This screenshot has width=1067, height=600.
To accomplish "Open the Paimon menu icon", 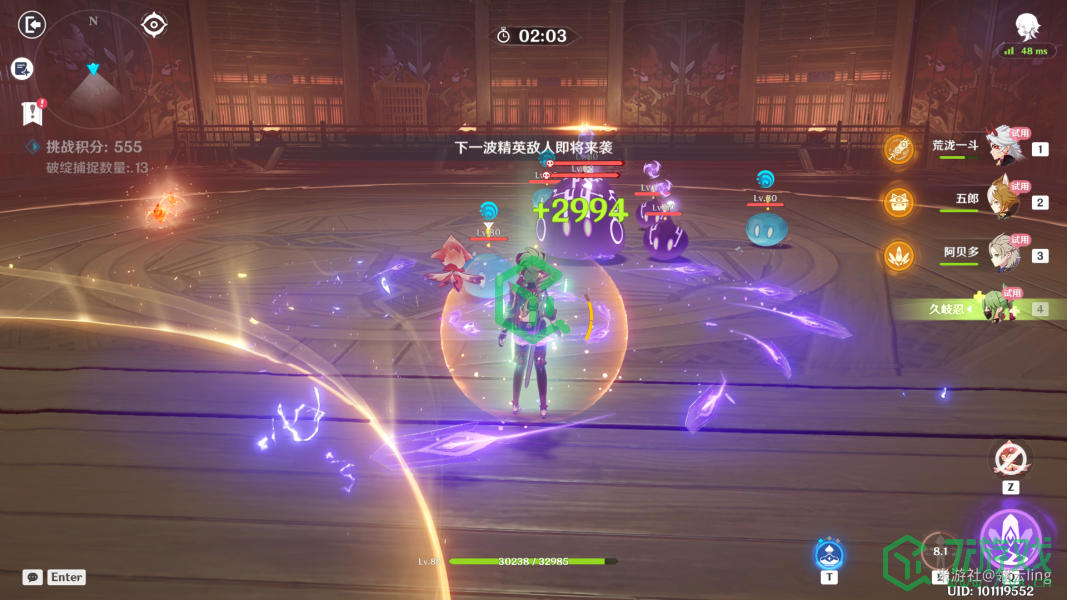I will 1025,27.
